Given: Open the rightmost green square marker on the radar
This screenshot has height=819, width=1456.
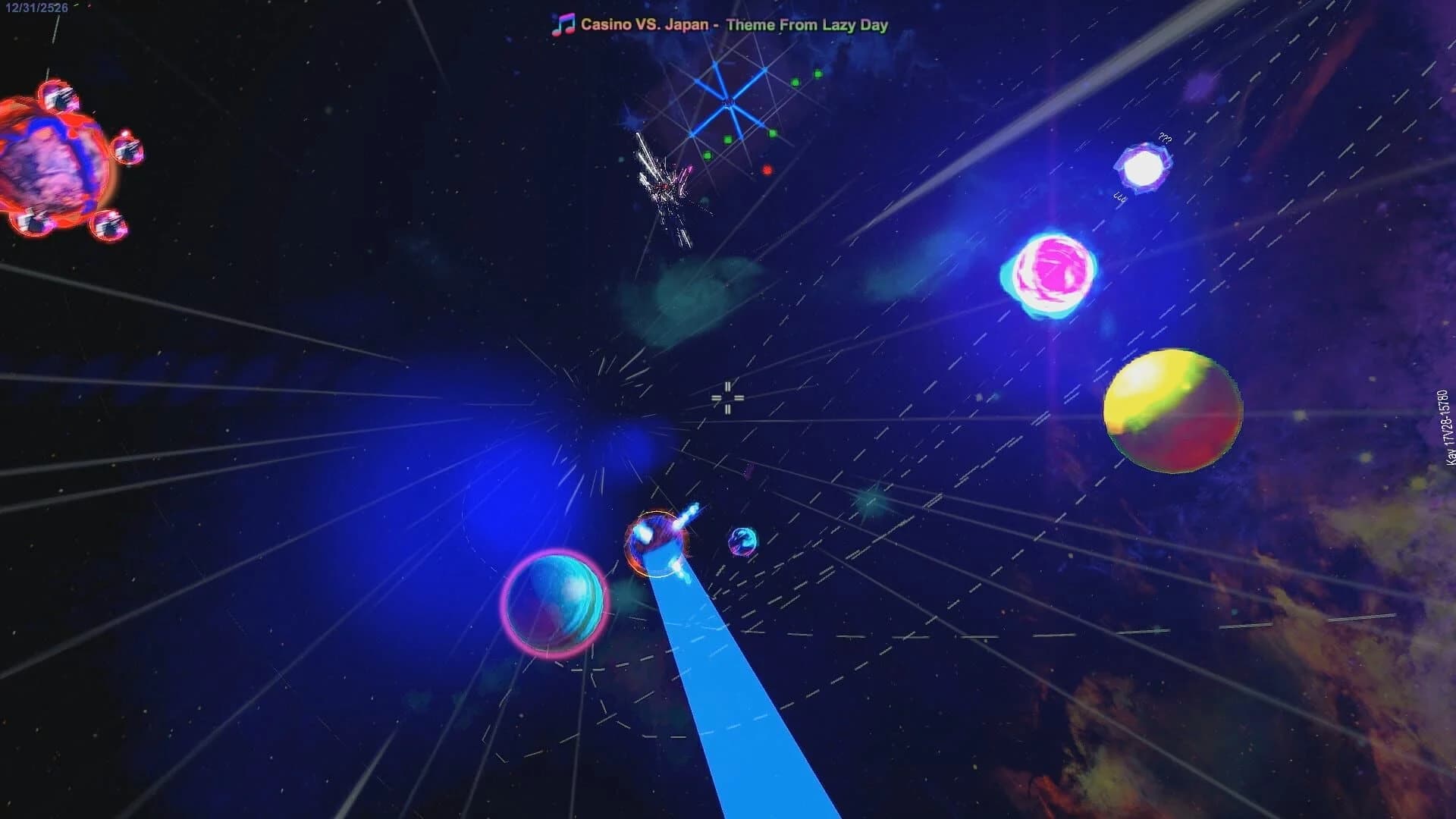Looking at the screenshot, I should coord(819,74).
